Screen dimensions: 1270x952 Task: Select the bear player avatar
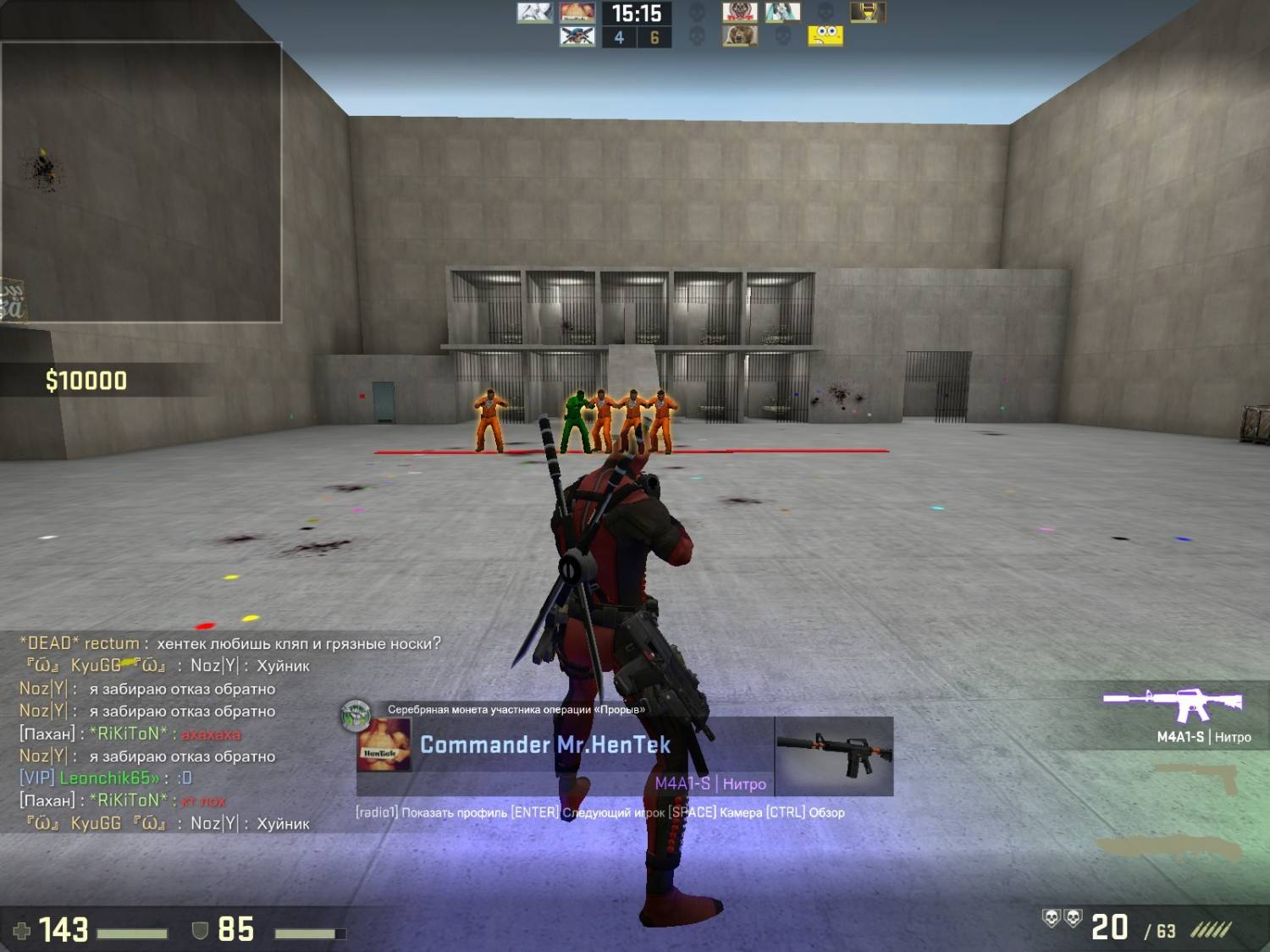(739, 36)
